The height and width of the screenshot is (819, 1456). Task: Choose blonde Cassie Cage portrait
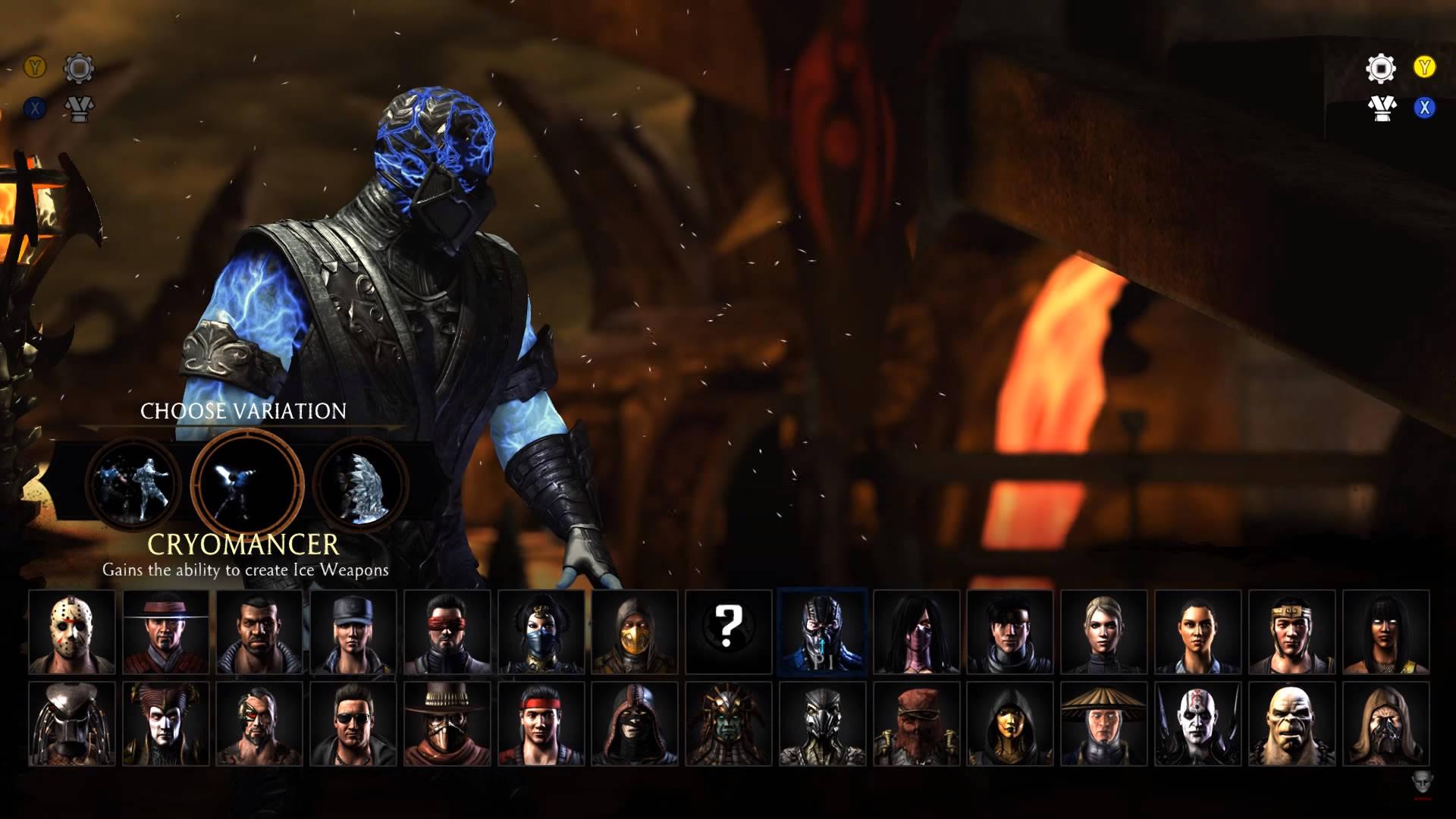point(1103,632)
